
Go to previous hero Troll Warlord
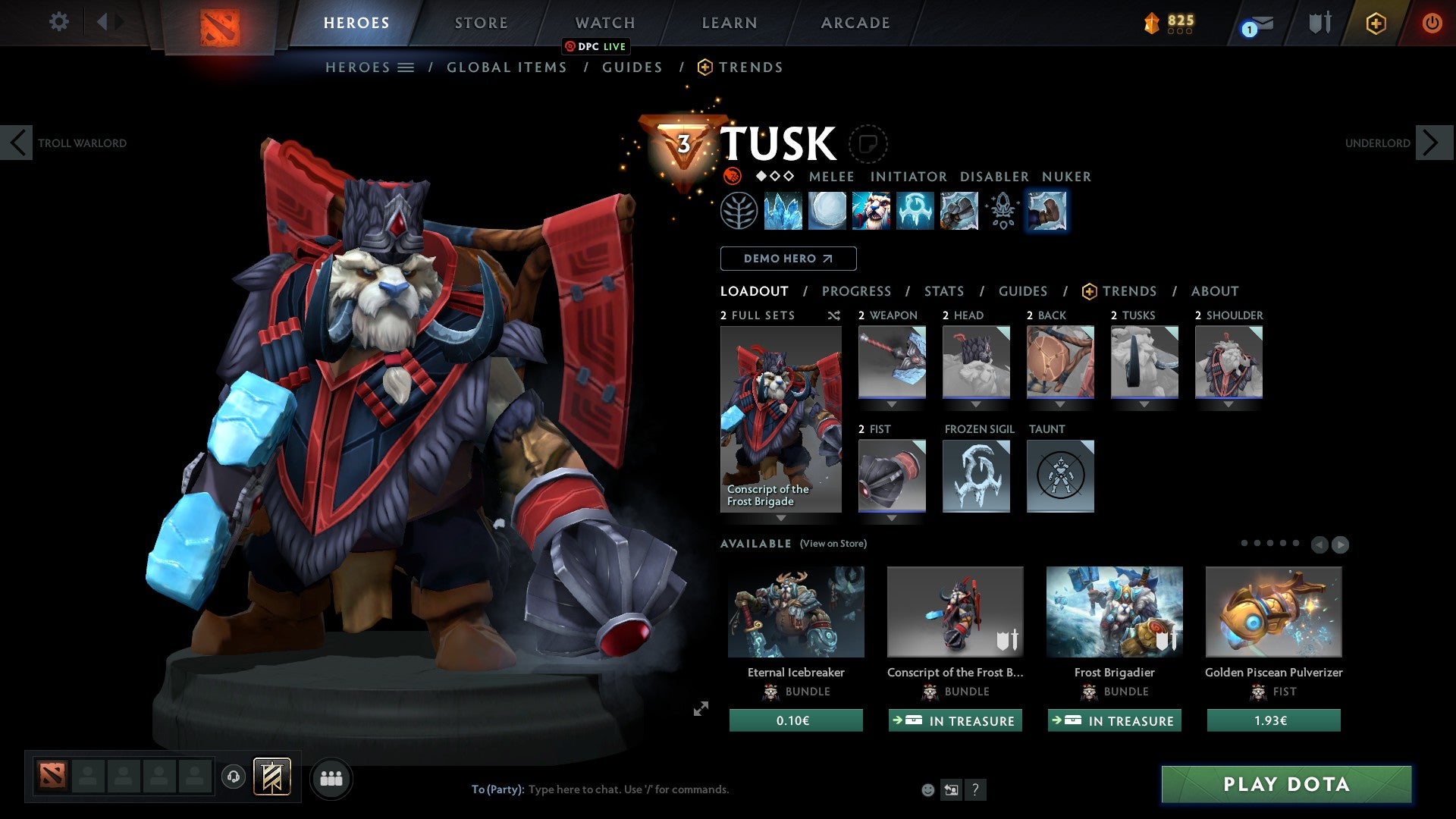pyautogui.click(x=17, y=143)
